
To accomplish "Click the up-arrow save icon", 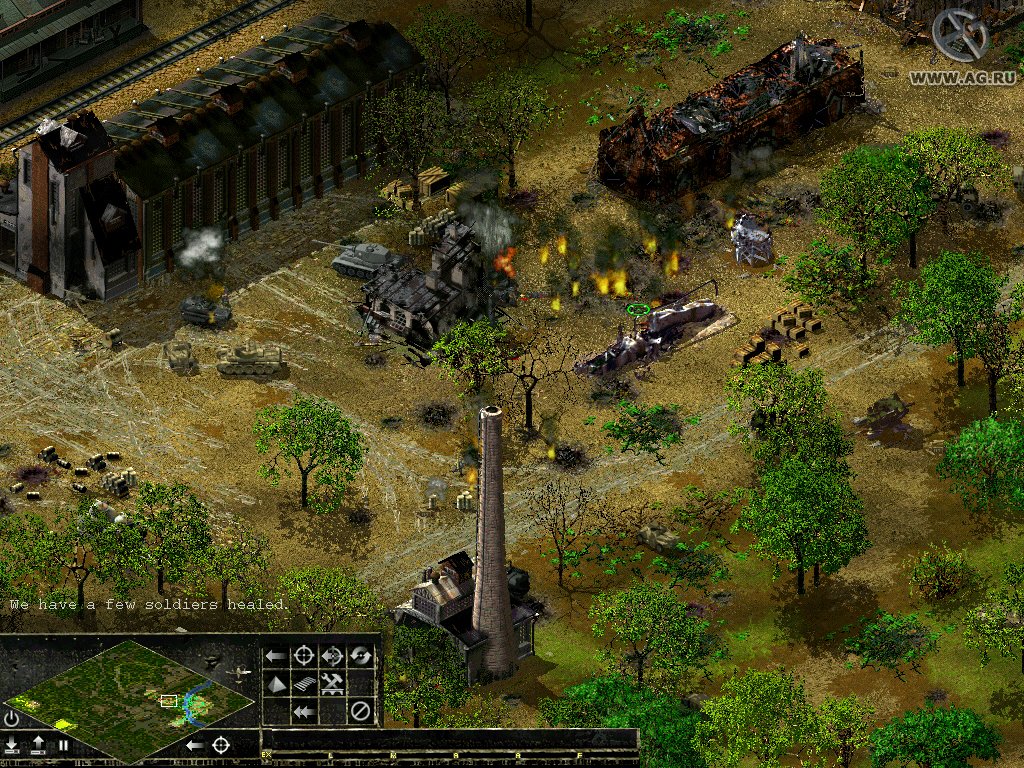I will (x=38, y=744).
